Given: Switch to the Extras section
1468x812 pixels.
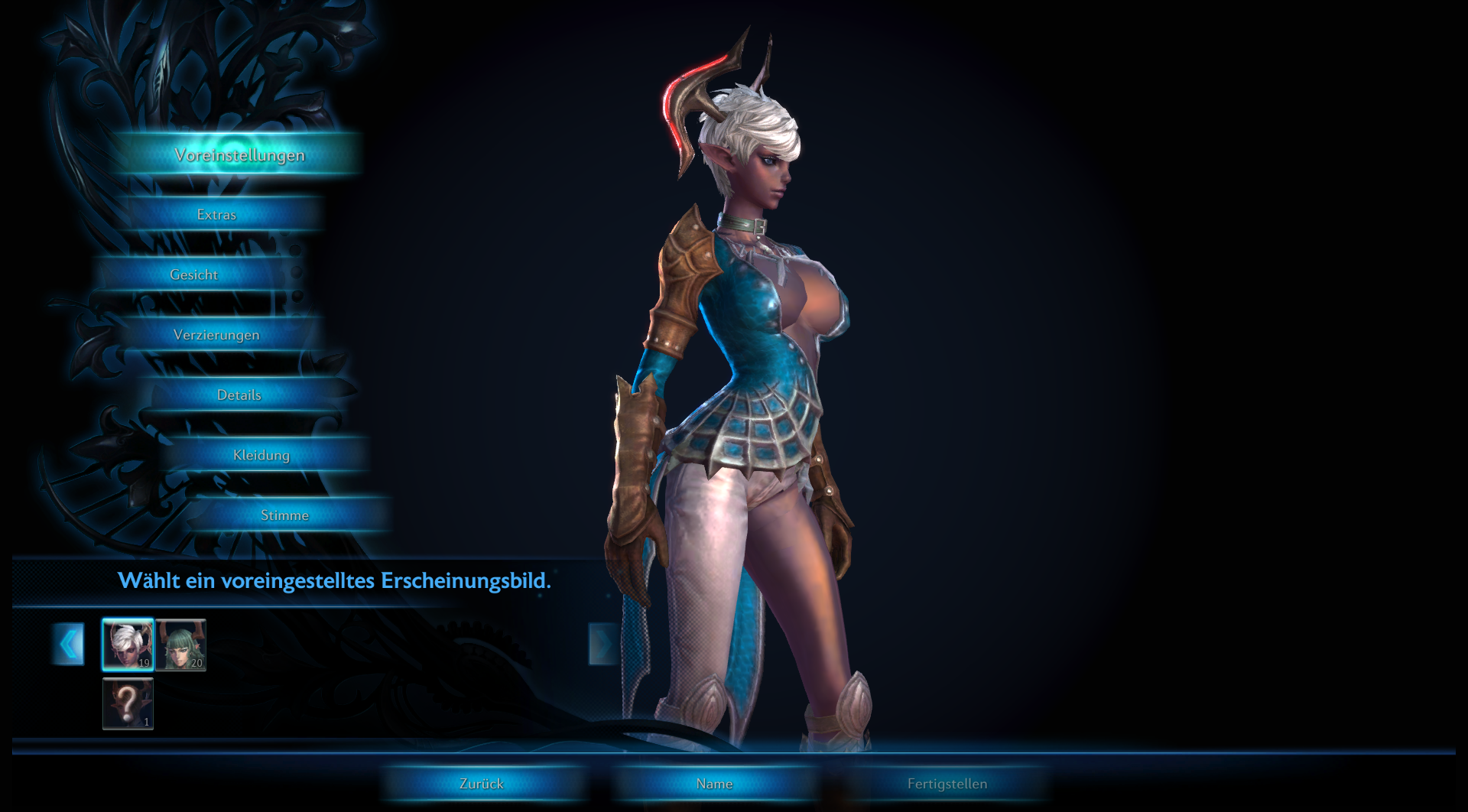Looking at the screenshot, I should (216, 215).
